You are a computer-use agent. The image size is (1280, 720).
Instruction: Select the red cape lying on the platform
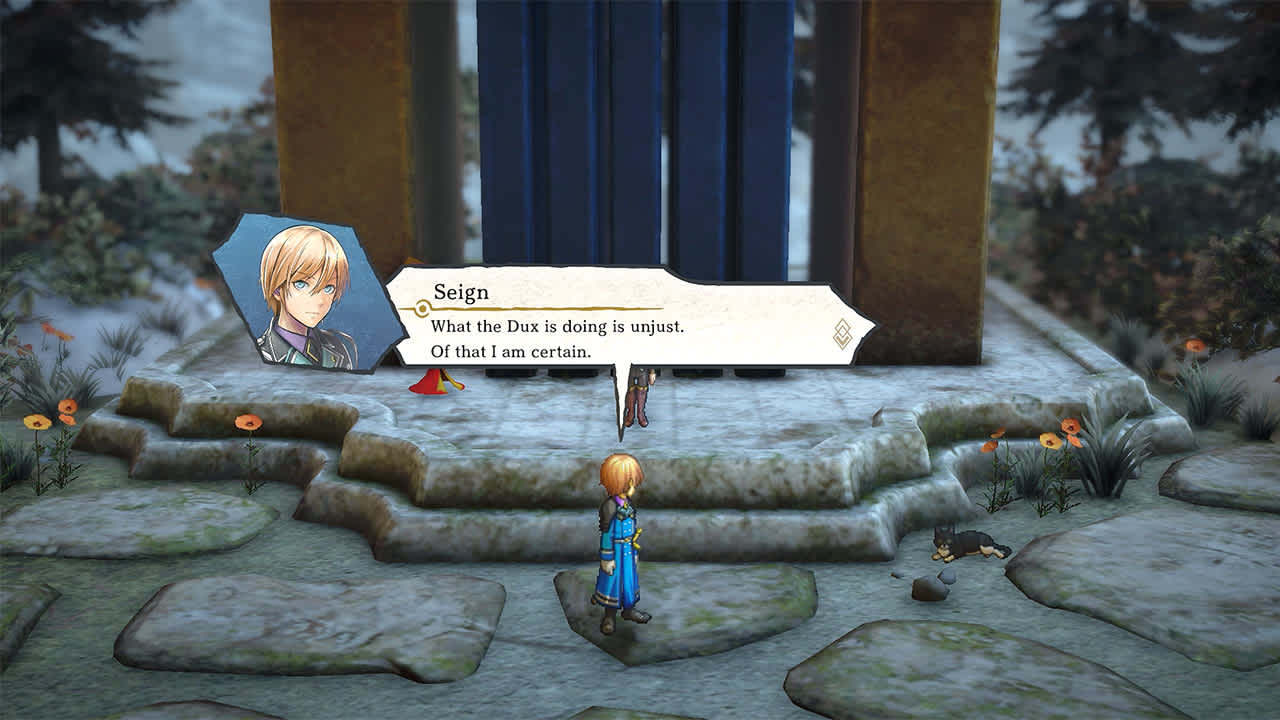[430, 385]
